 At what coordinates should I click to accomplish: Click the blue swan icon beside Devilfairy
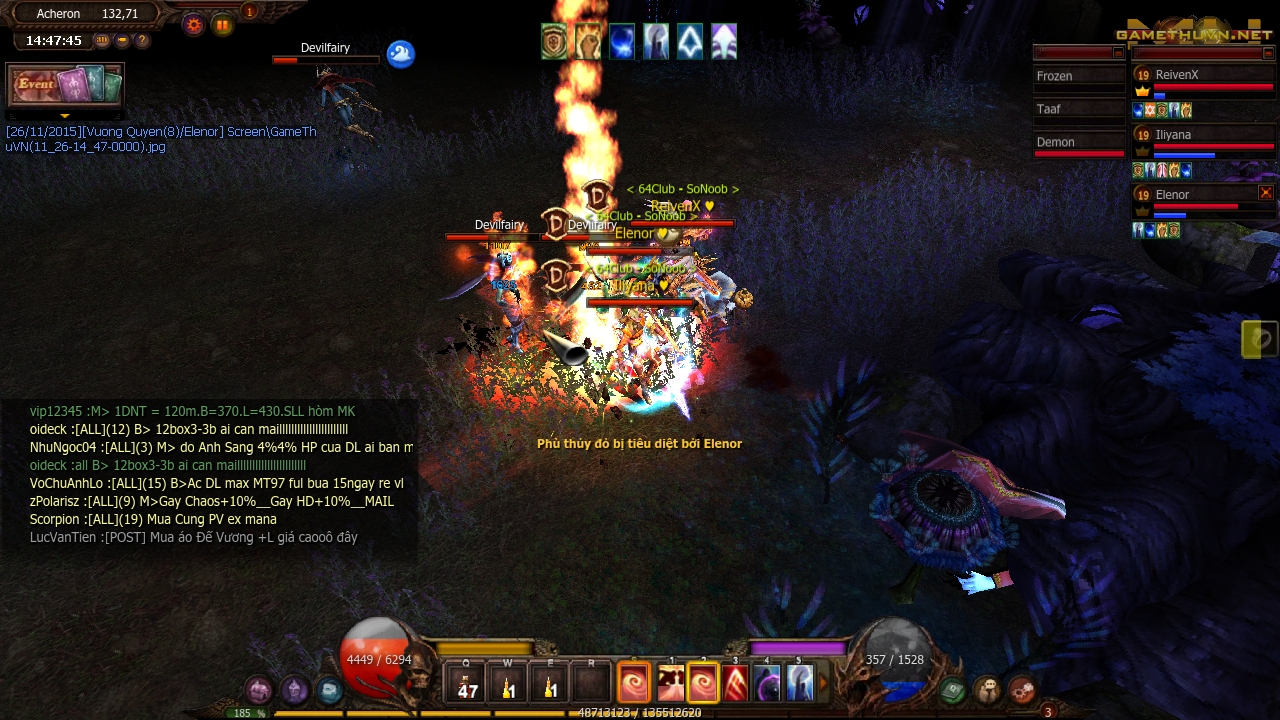400,54
